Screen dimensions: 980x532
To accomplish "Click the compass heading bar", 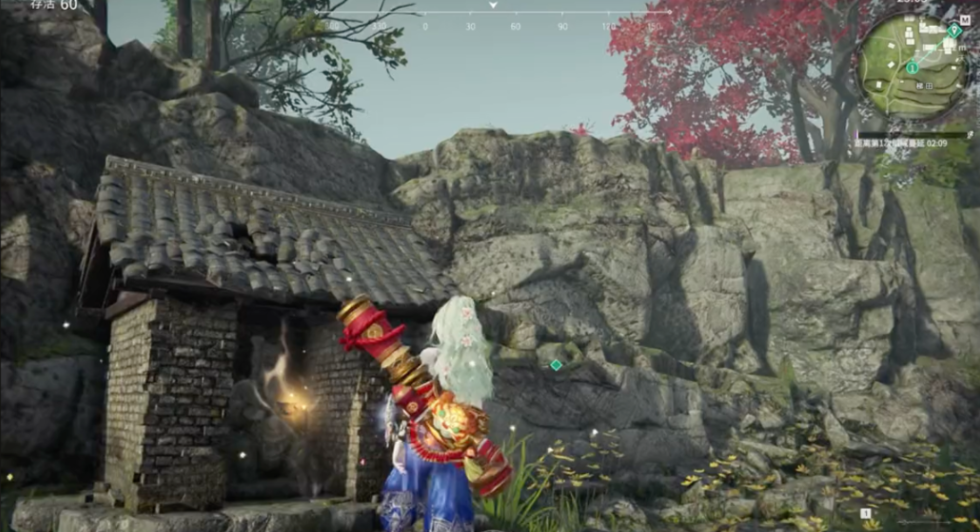I will [x=494, y=14].
